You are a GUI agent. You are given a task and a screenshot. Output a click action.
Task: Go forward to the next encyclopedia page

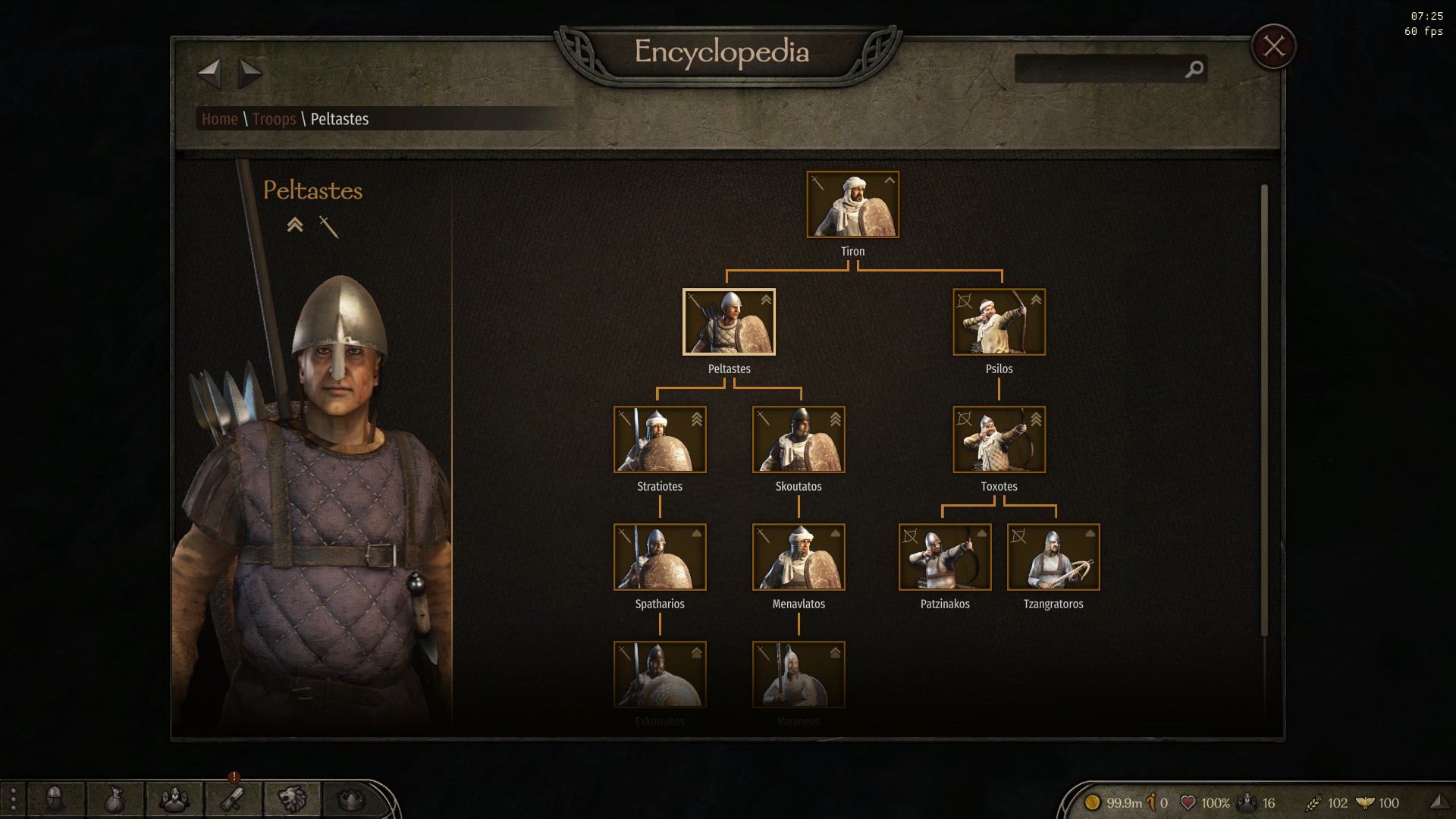249,74
